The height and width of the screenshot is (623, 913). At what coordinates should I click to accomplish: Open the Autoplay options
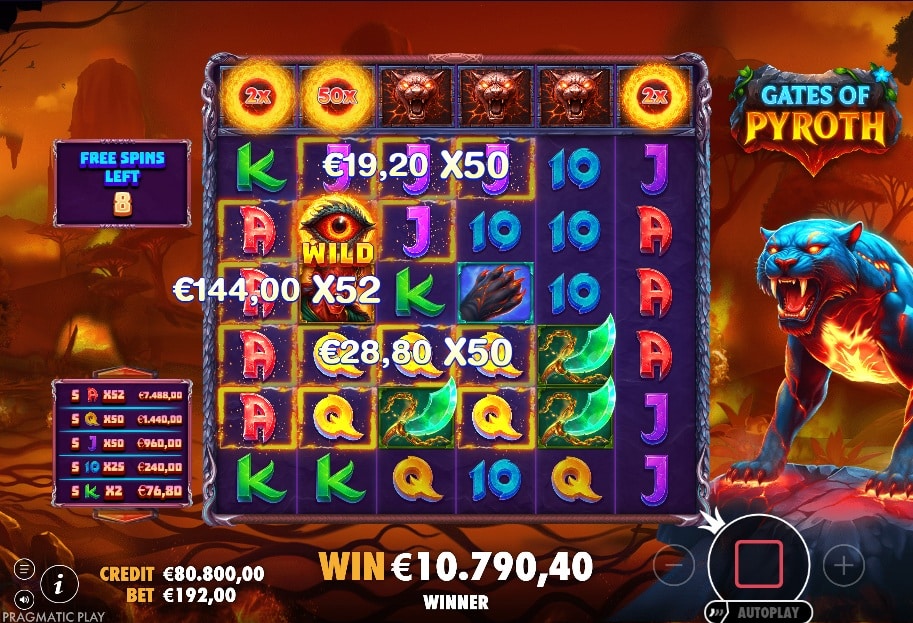coord(759,611)
